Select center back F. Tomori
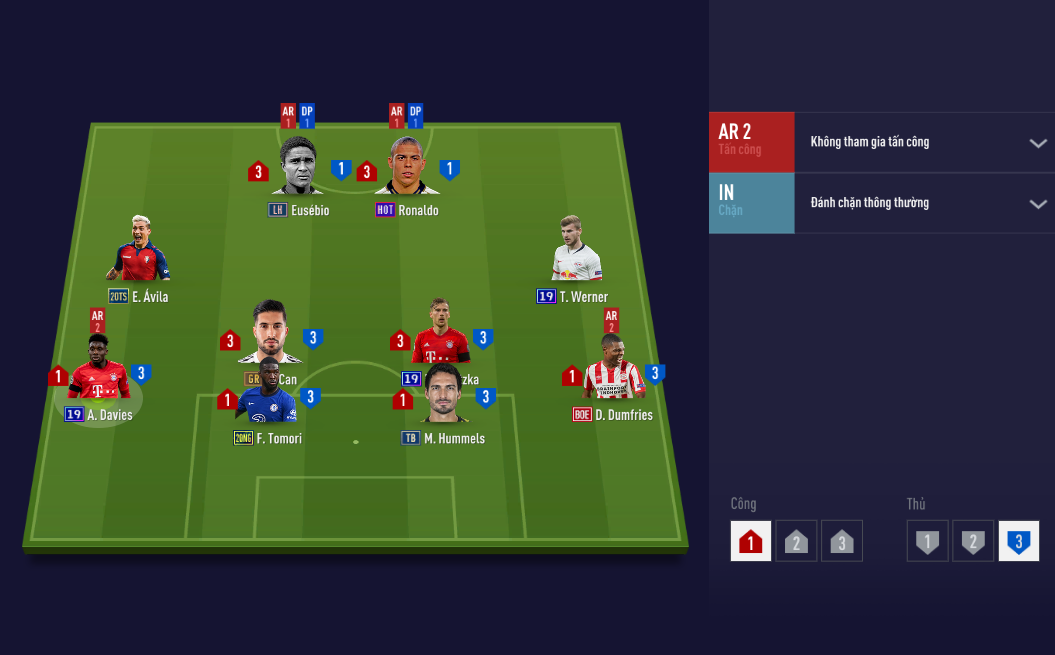 [268, 395]
